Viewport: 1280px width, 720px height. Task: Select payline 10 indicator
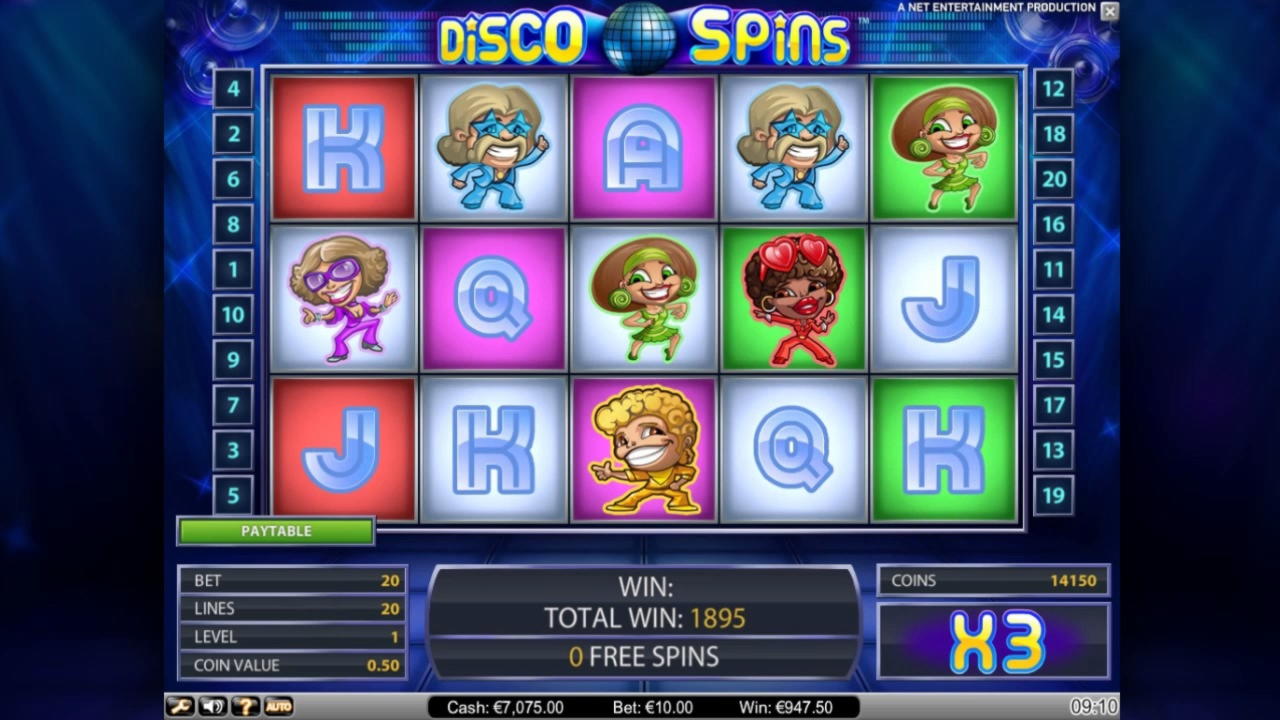[233, 315]
